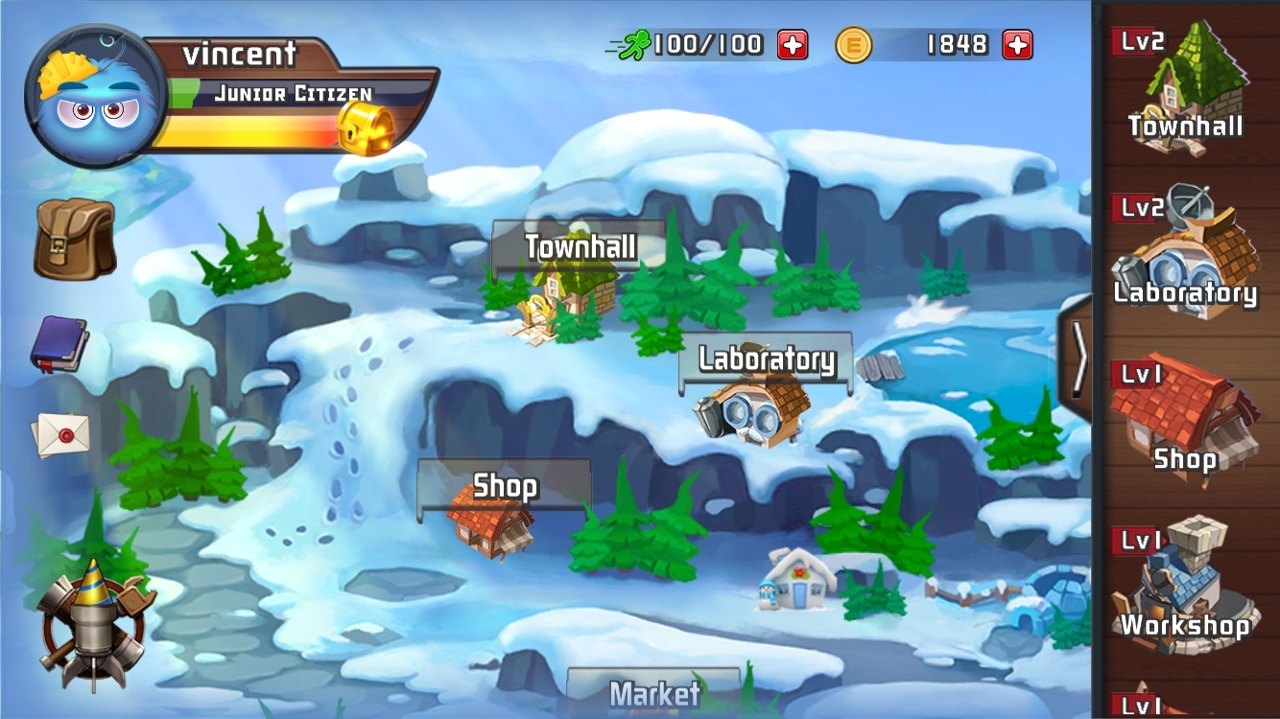1280x719 pixels.
Task: Open the brown backpack inventory
Action: [73, 238]
